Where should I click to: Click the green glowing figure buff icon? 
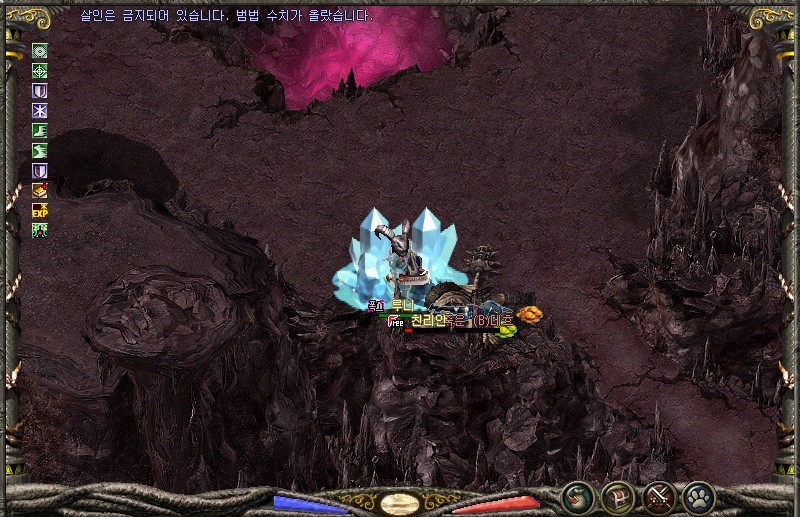(x=40, y=230)
